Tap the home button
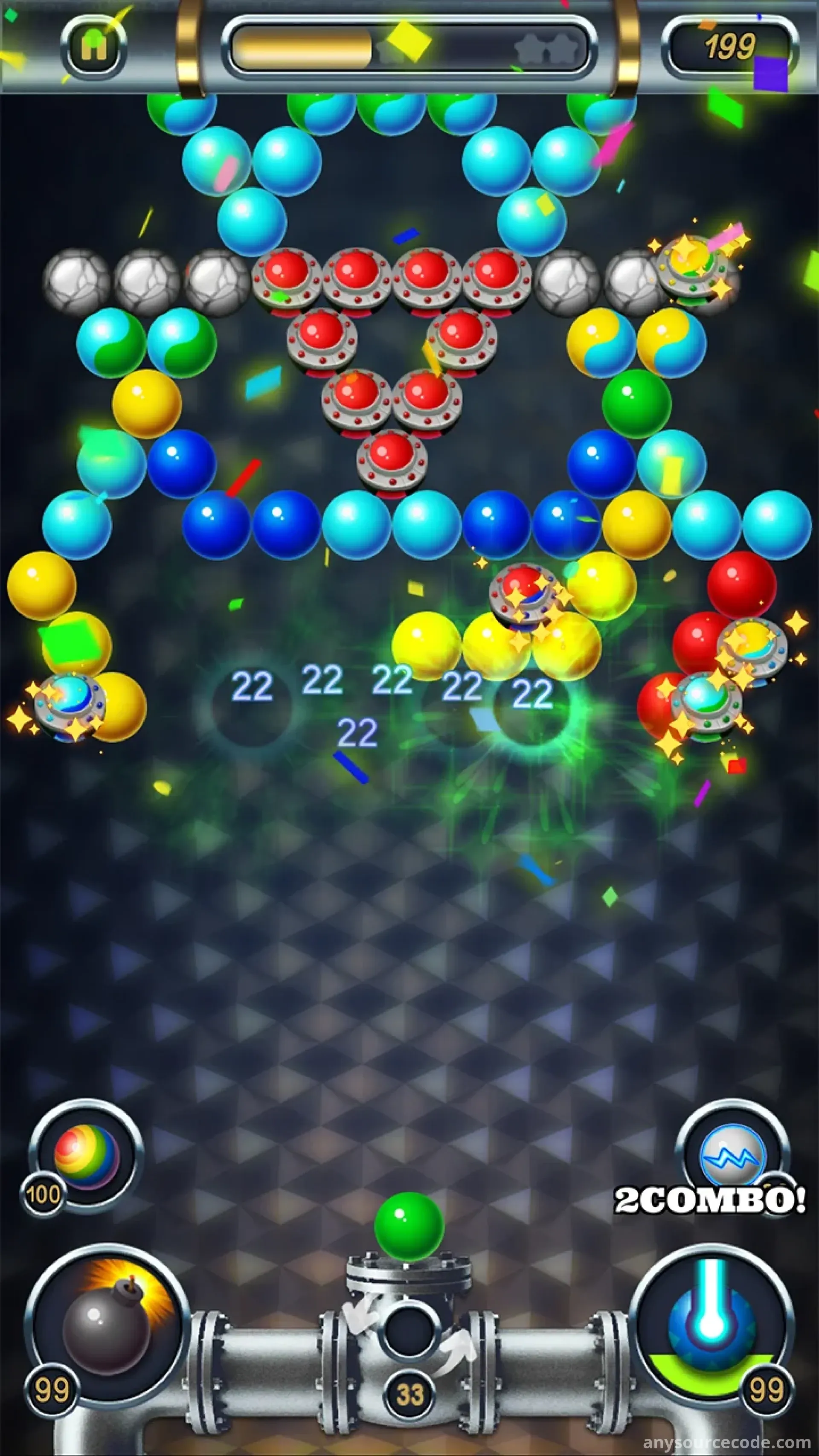Image resolution: width=819 pixels, height=1456 pixels. 94,46
